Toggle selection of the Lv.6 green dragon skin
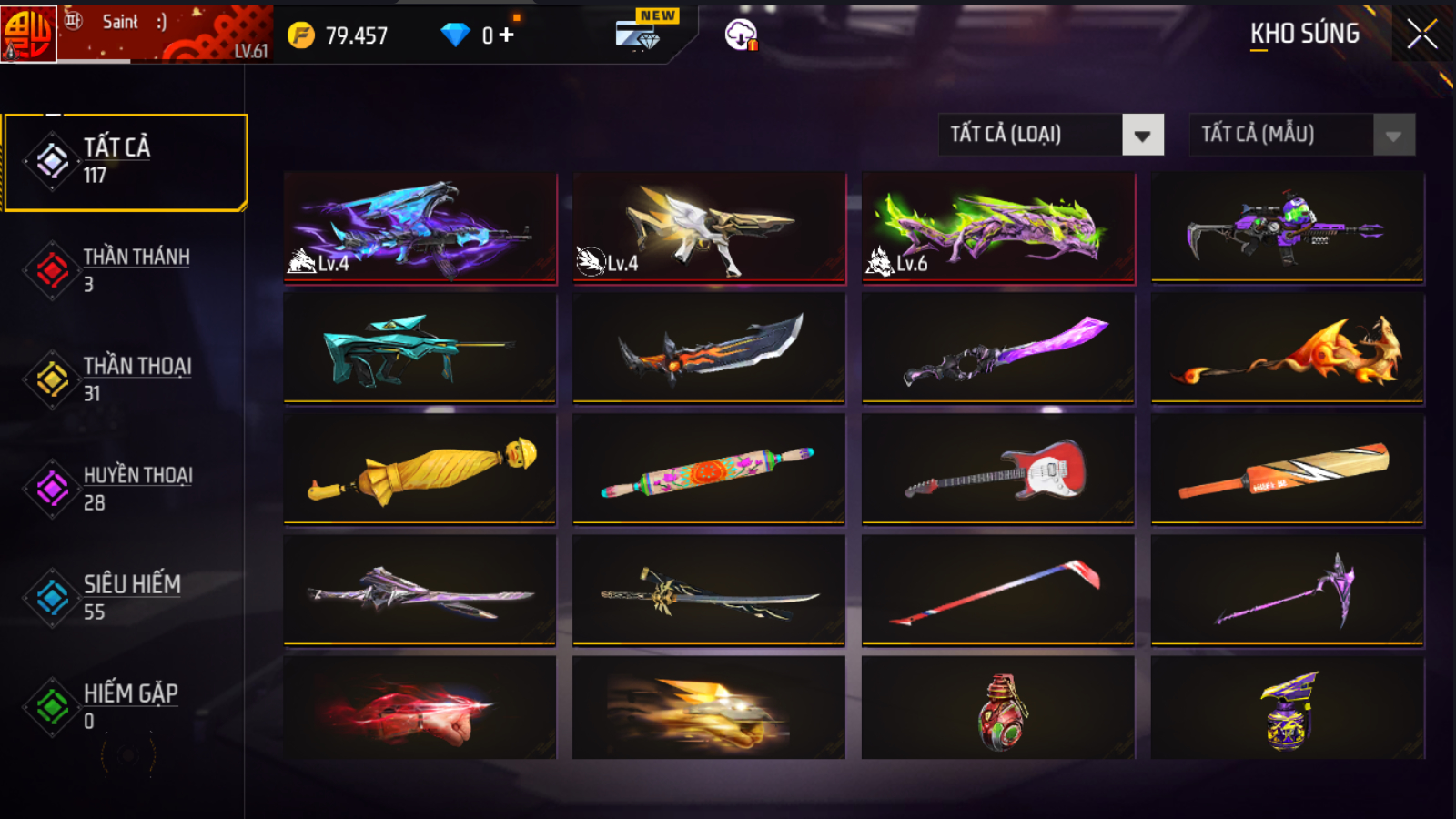 click(997, 227)
